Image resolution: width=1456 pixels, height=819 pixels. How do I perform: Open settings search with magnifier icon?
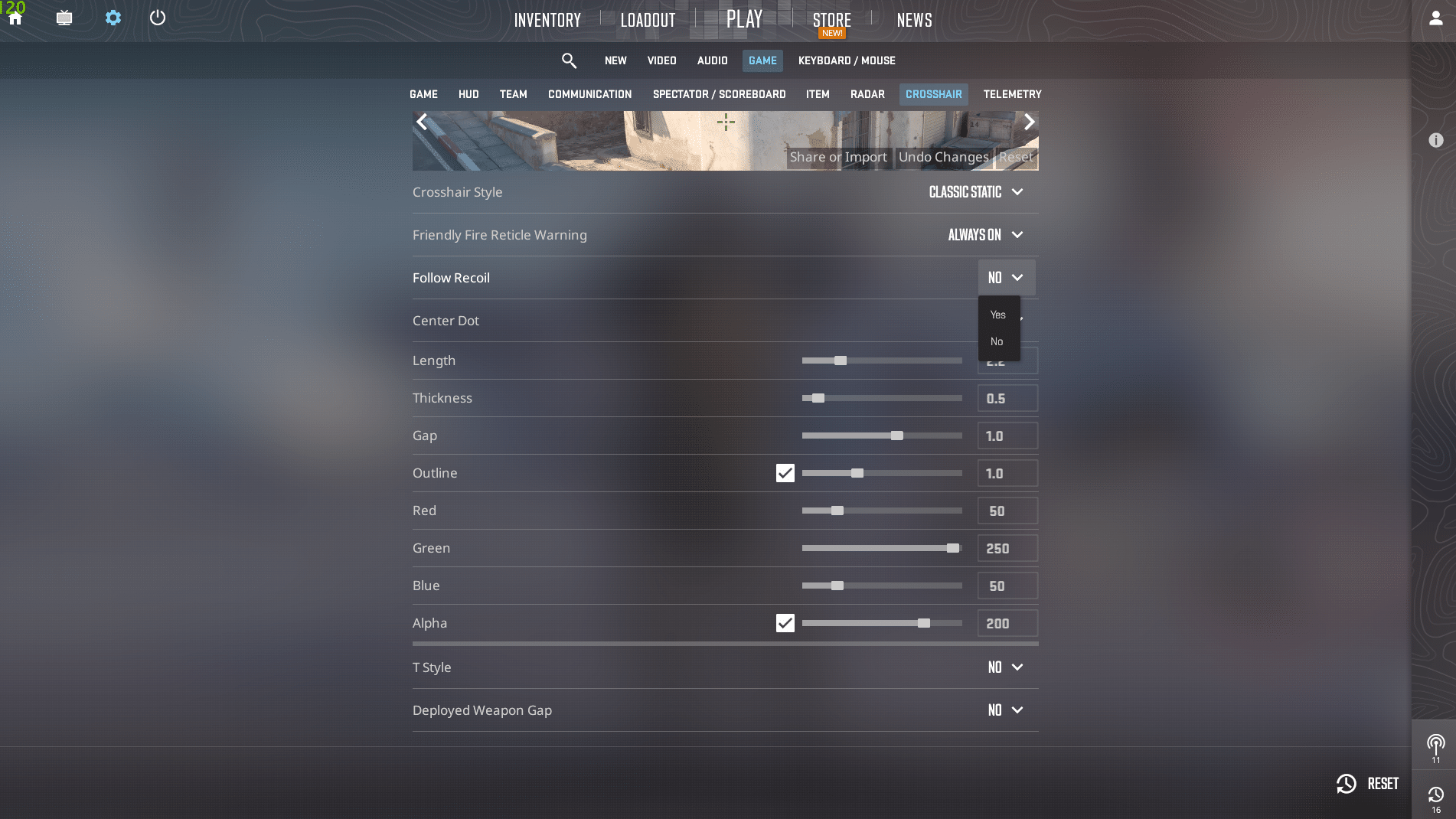[x=569, y=60]
